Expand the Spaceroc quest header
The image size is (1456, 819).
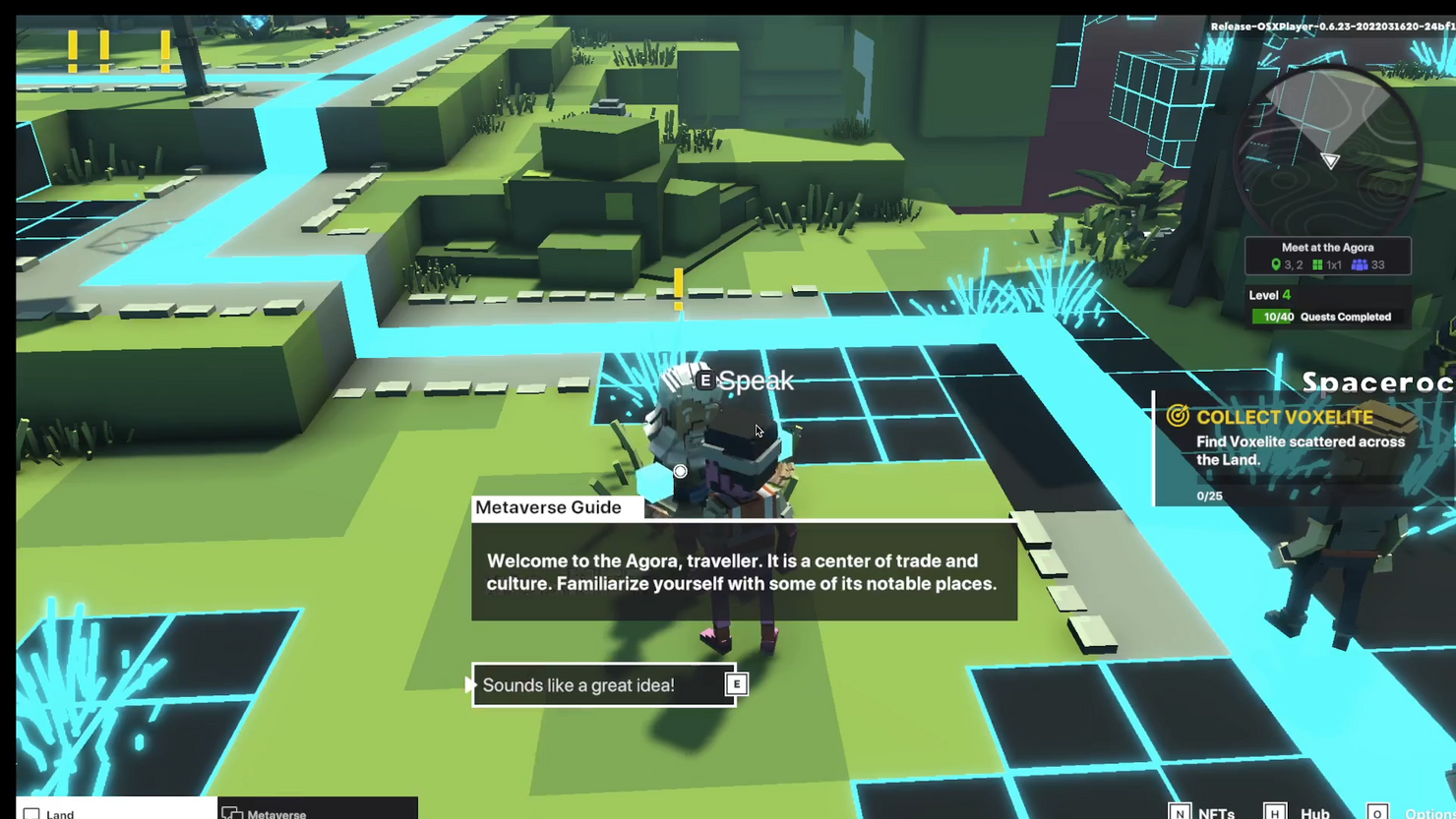[1378, 382]
